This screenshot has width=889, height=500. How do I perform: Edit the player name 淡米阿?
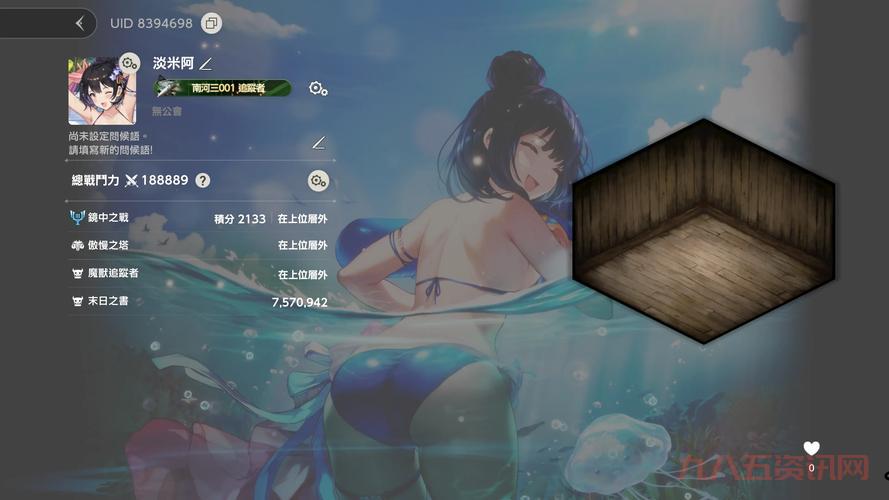[205, 64]
